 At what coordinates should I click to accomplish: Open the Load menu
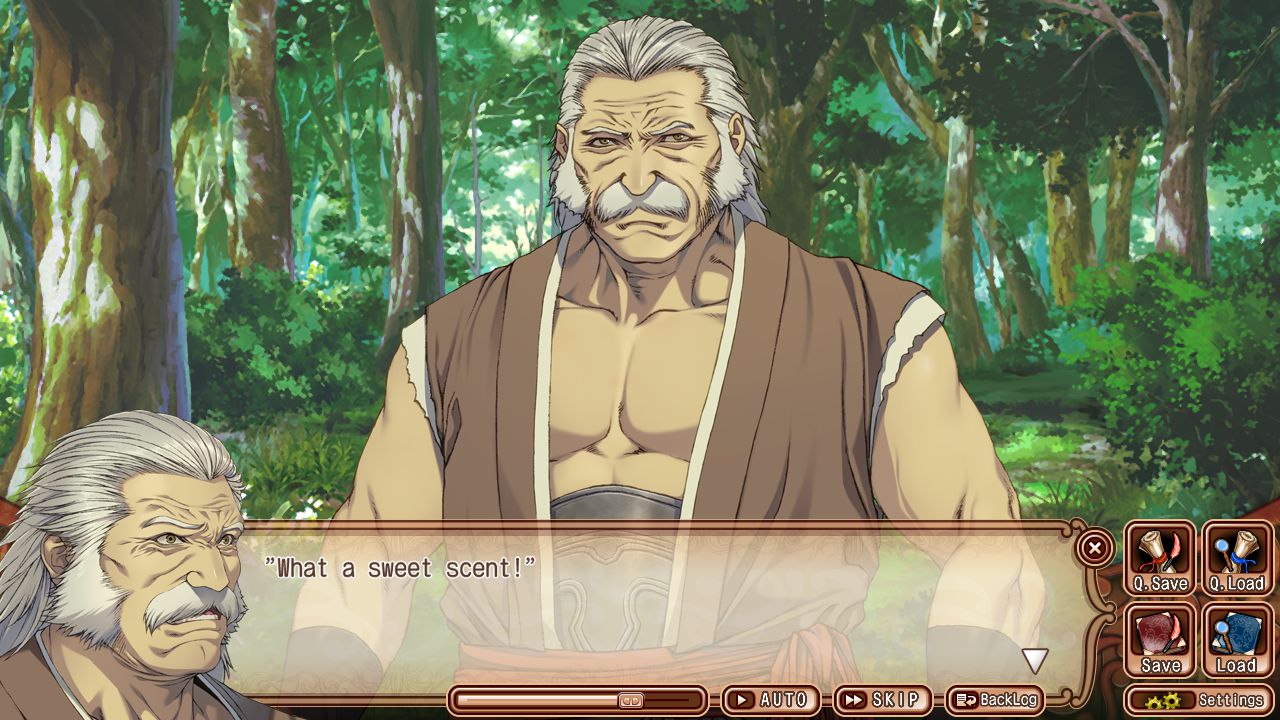[1237, 640]
